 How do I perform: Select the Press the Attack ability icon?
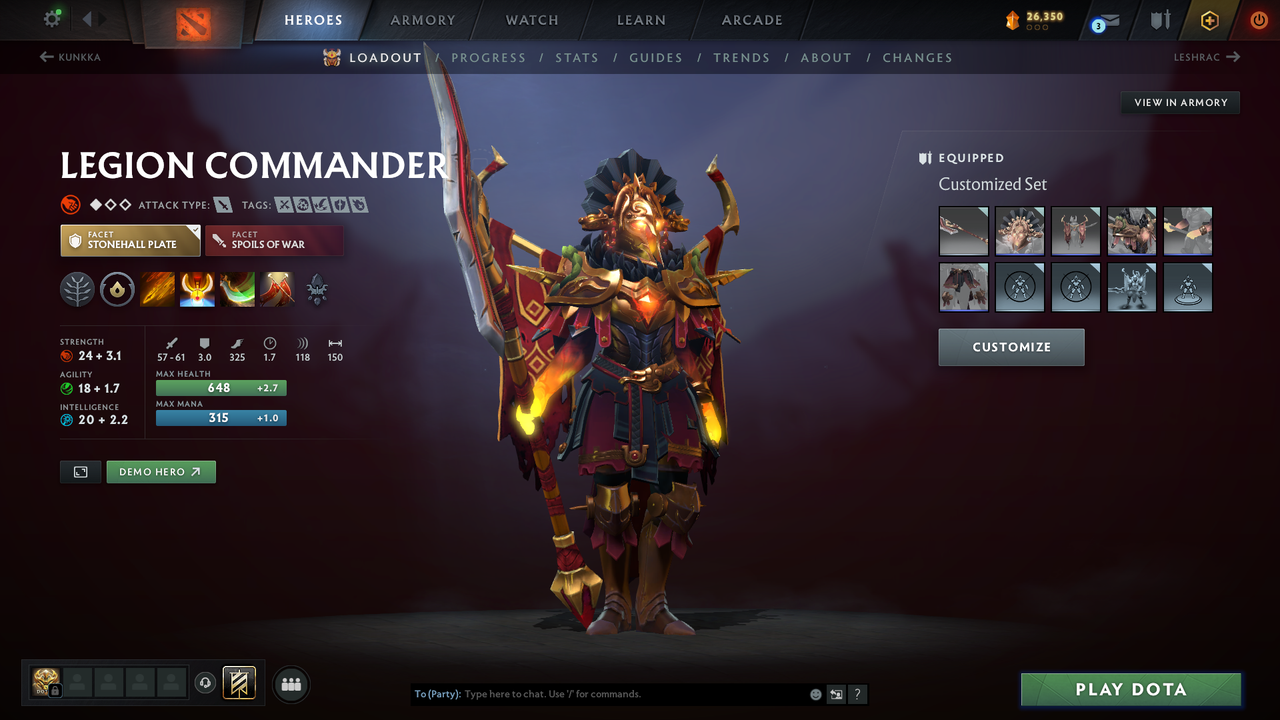pyautogui.click(x=197, y=289)
